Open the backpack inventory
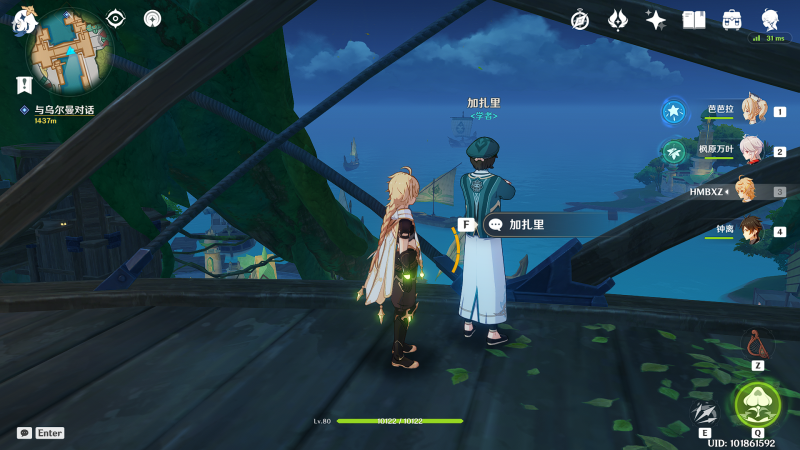Viewport: 800px width, 450px height. [x=731, y=19]
